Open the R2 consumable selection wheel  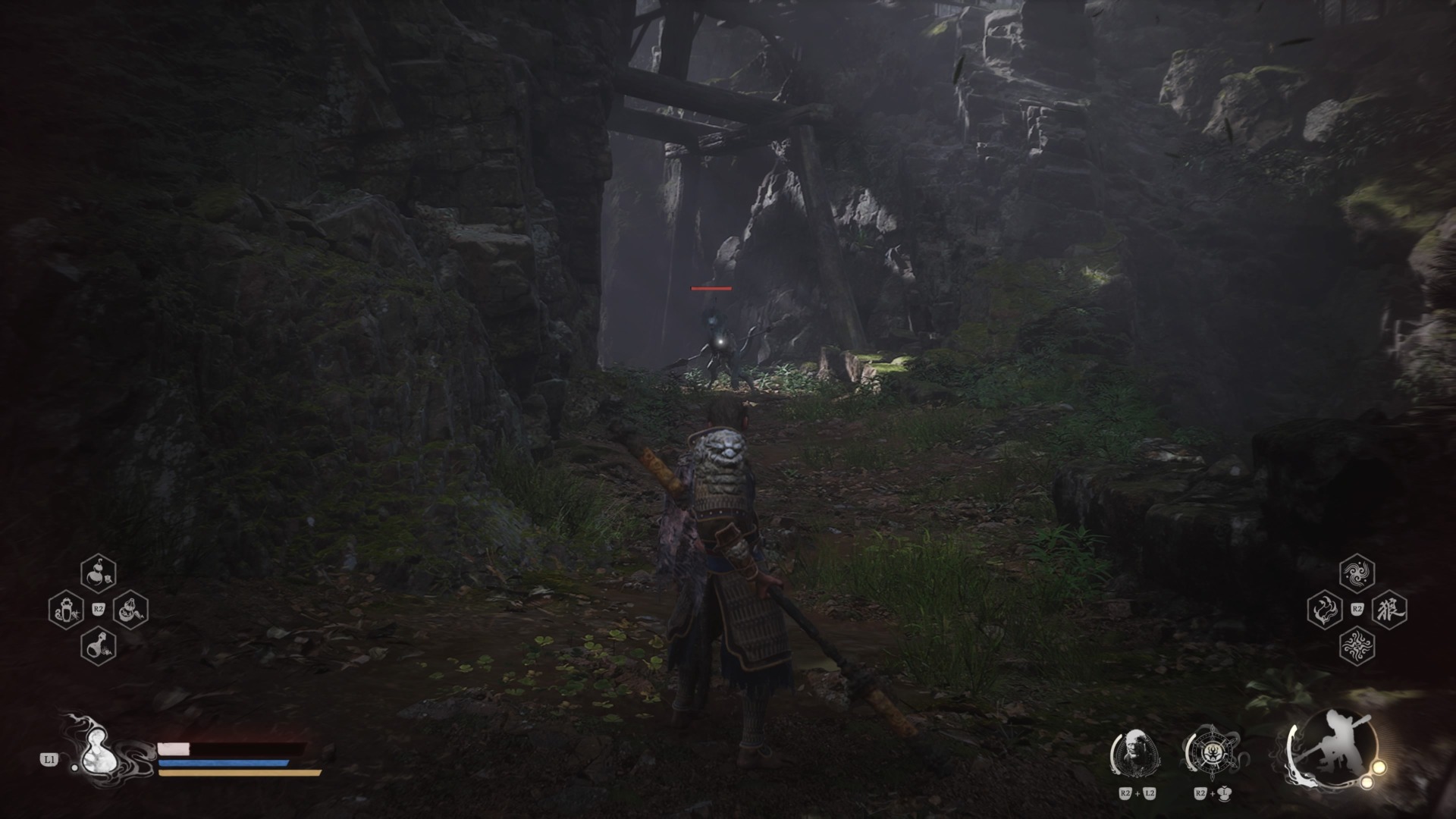99,609
